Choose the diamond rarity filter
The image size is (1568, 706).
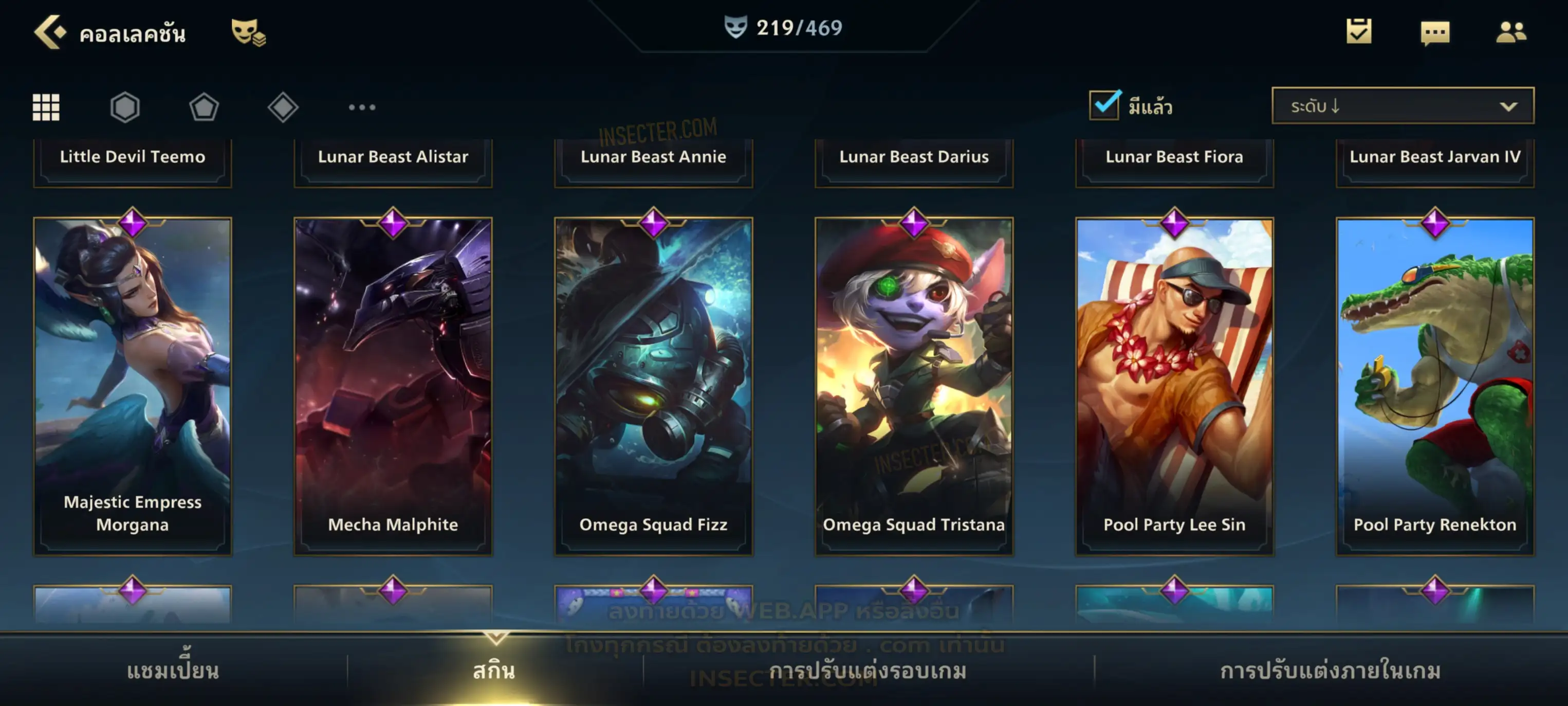point(283,107)
